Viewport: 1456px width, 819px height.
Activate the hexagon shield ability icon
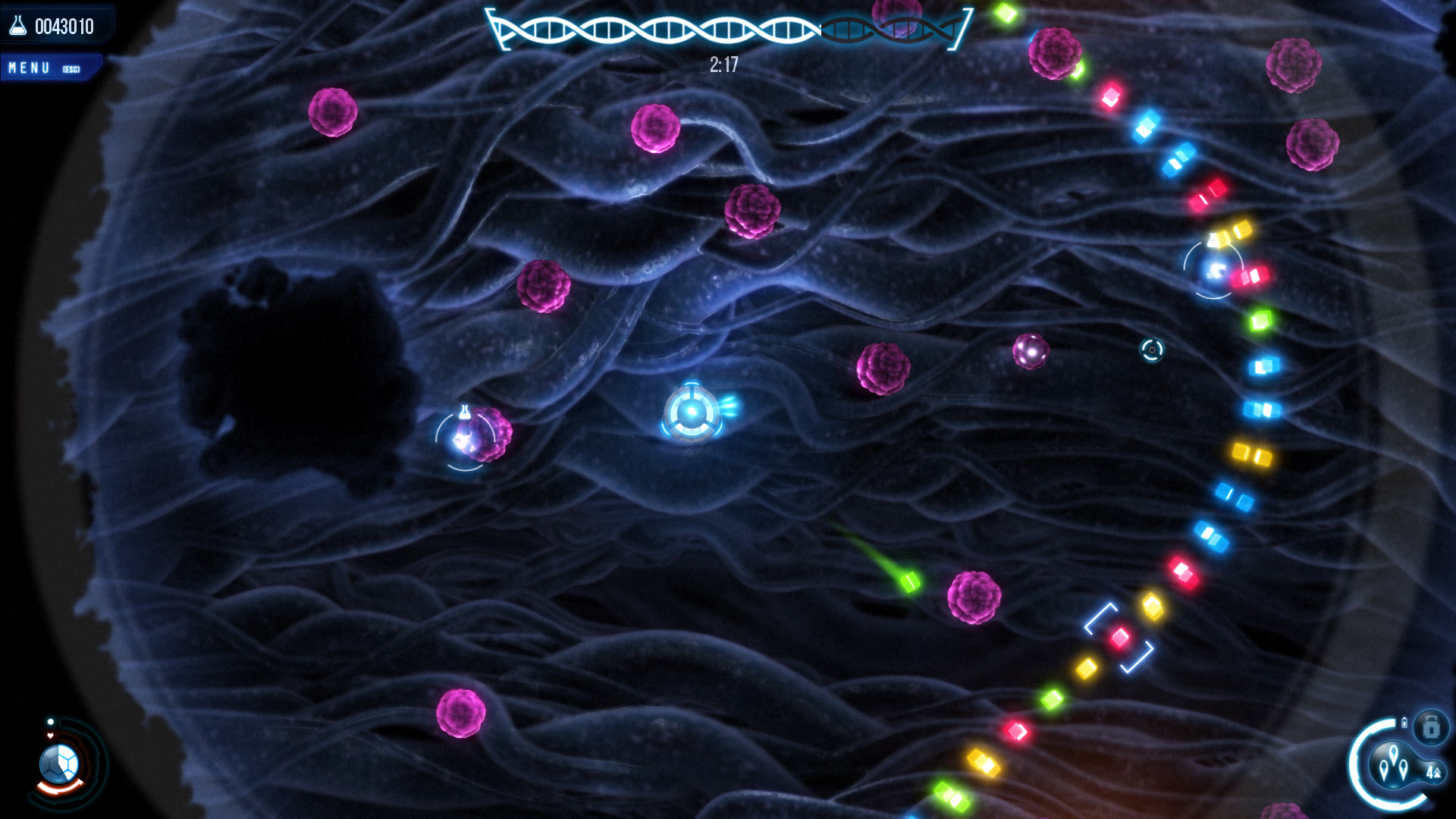coord(59,762)
